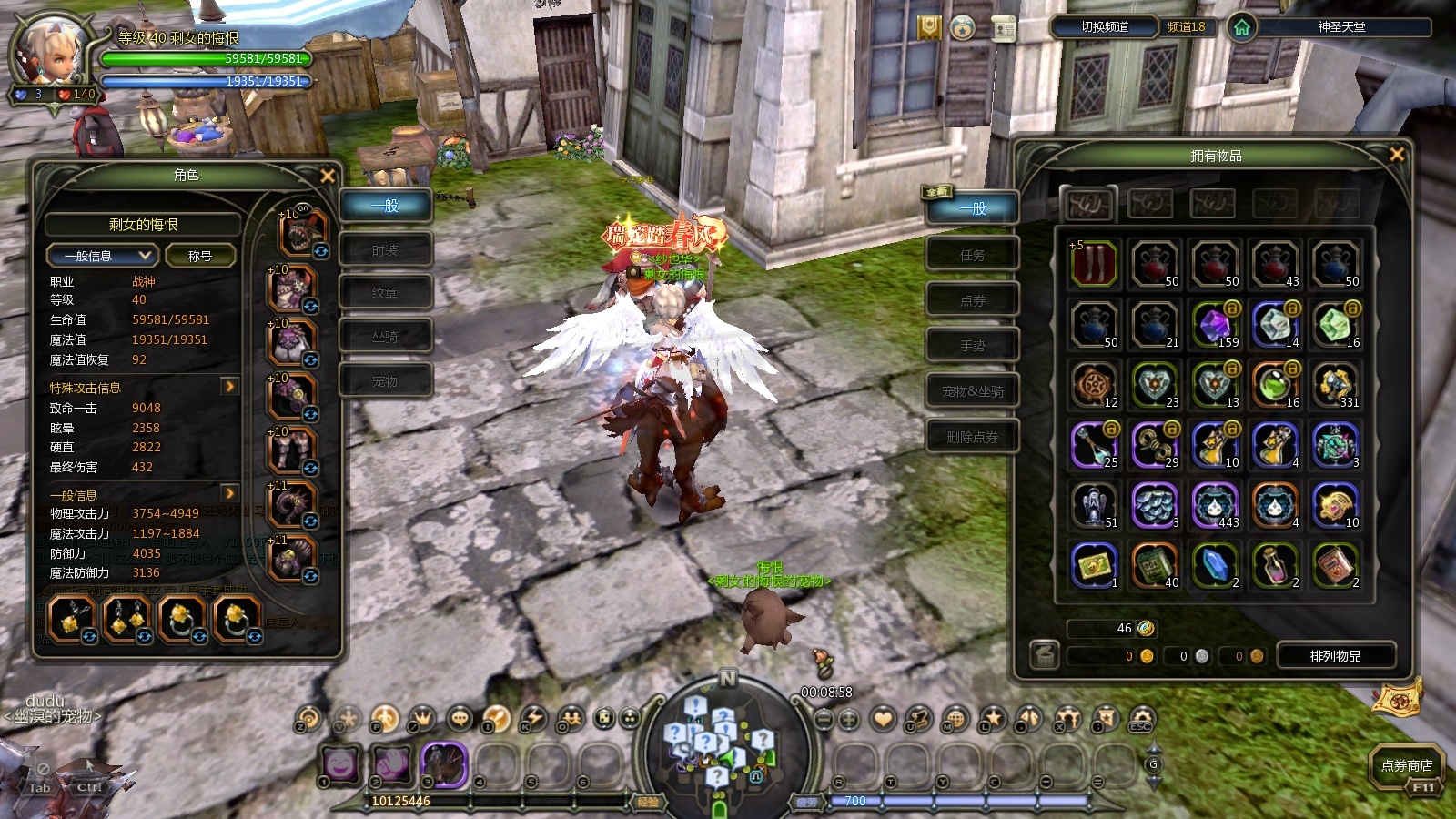This screenshot has width=1456, height=819.
Task: Open the 宠物&坐骑 inventory tab
Action: tap(972, 391)
